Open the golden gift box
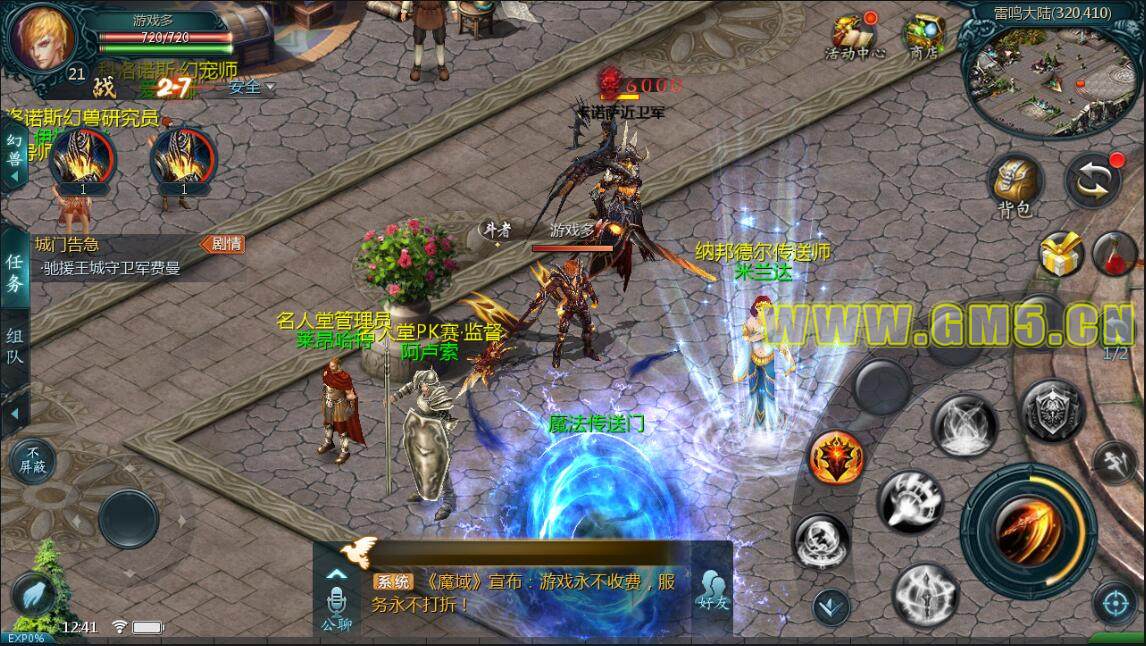The height and width of the screenshot is (646, 1146). [x=1062, y=253]
